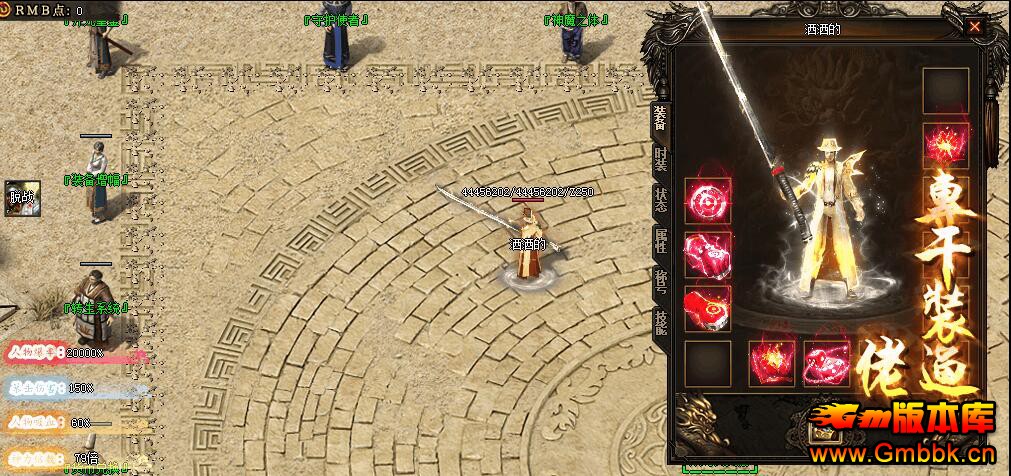Open the 时装 fashion tab
Image resolution: width=1011 pixels, height=476 pixels.
click(x=660, y=159)
